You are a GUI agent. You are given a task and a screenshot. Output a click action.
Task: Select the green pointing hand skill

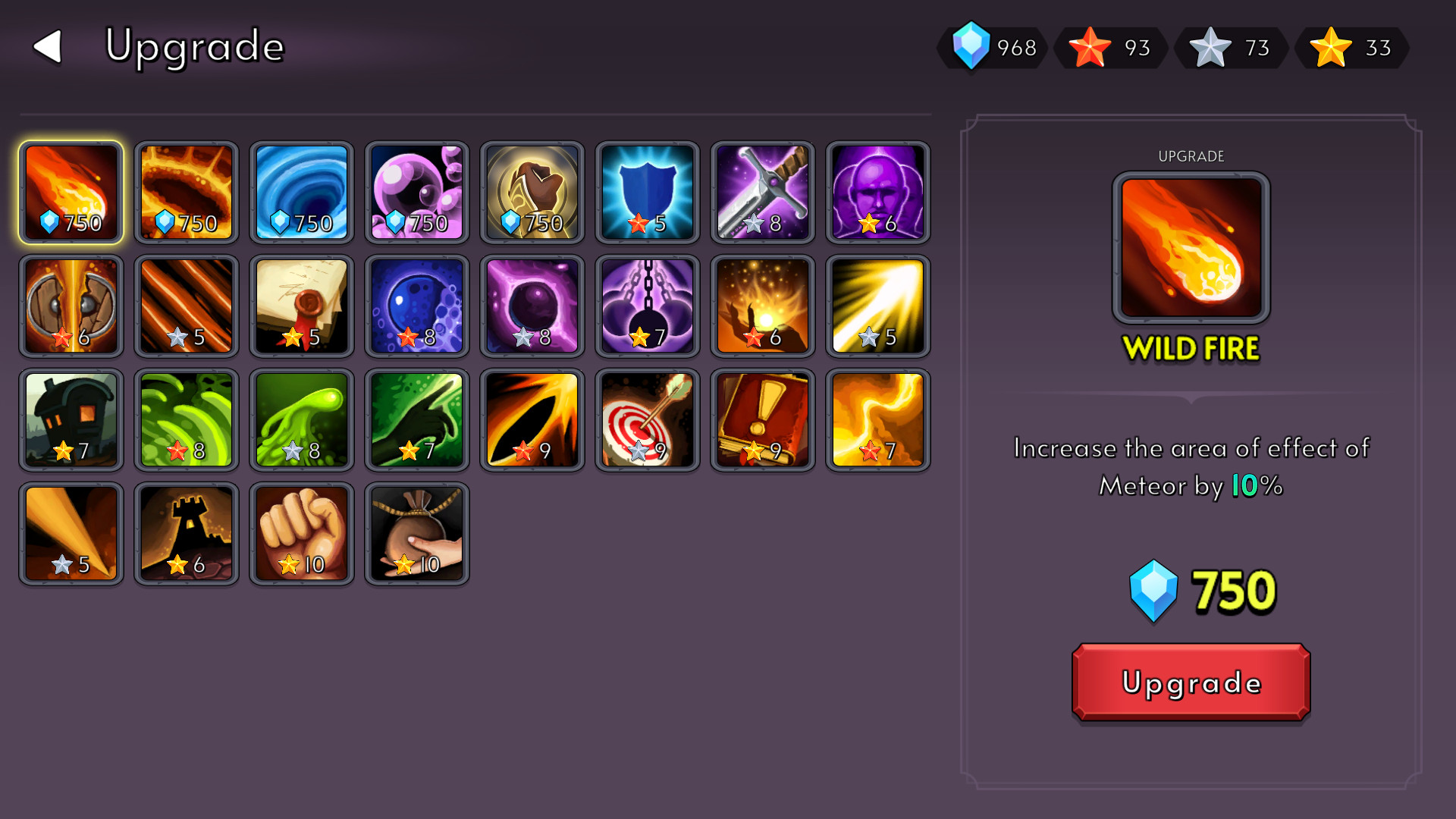click(x=416, y=419)
